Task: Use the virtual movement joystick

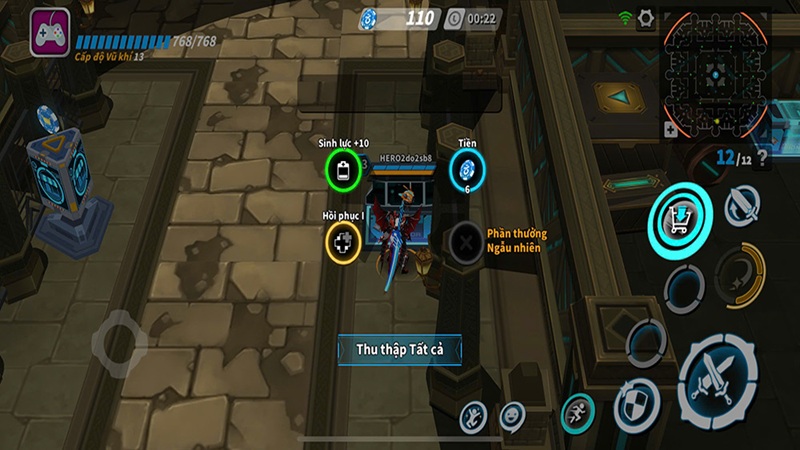Action: [x=121, y=342]
